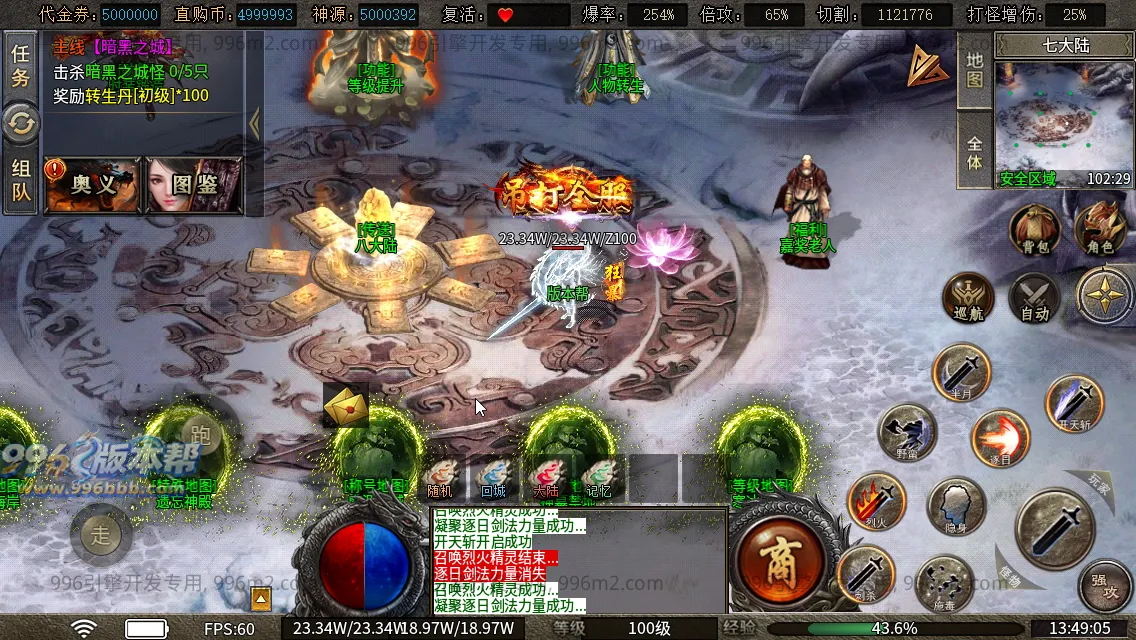This screenshot has width=1136, height=640.
Task: Open the 奥义 panel
Action: pyautogui.click(x=92, y=184)
